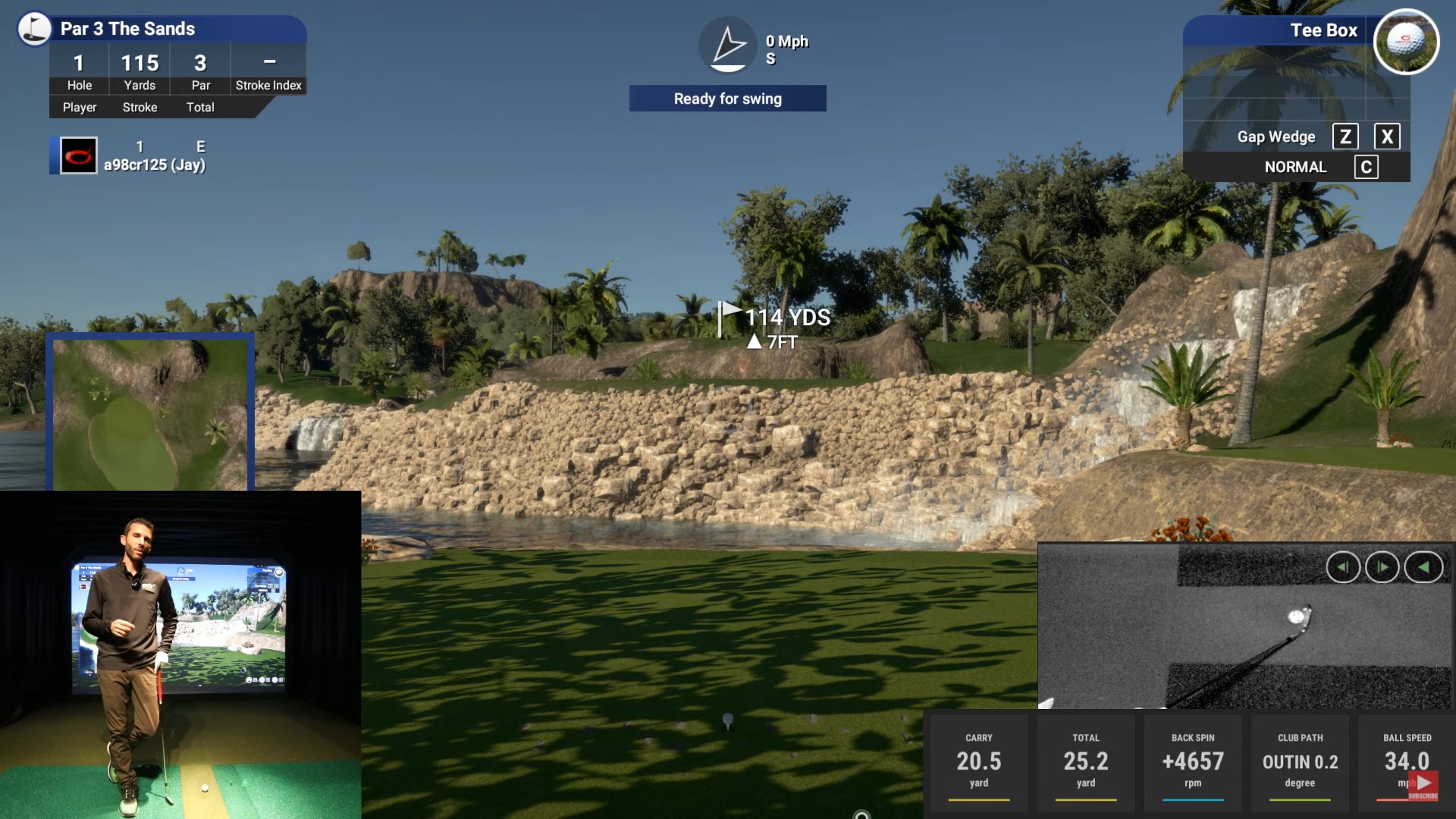Viewport: 1456px width, 819px height.
Task: Play the swing replay in reverse
Action: (x=1423, y=567)
